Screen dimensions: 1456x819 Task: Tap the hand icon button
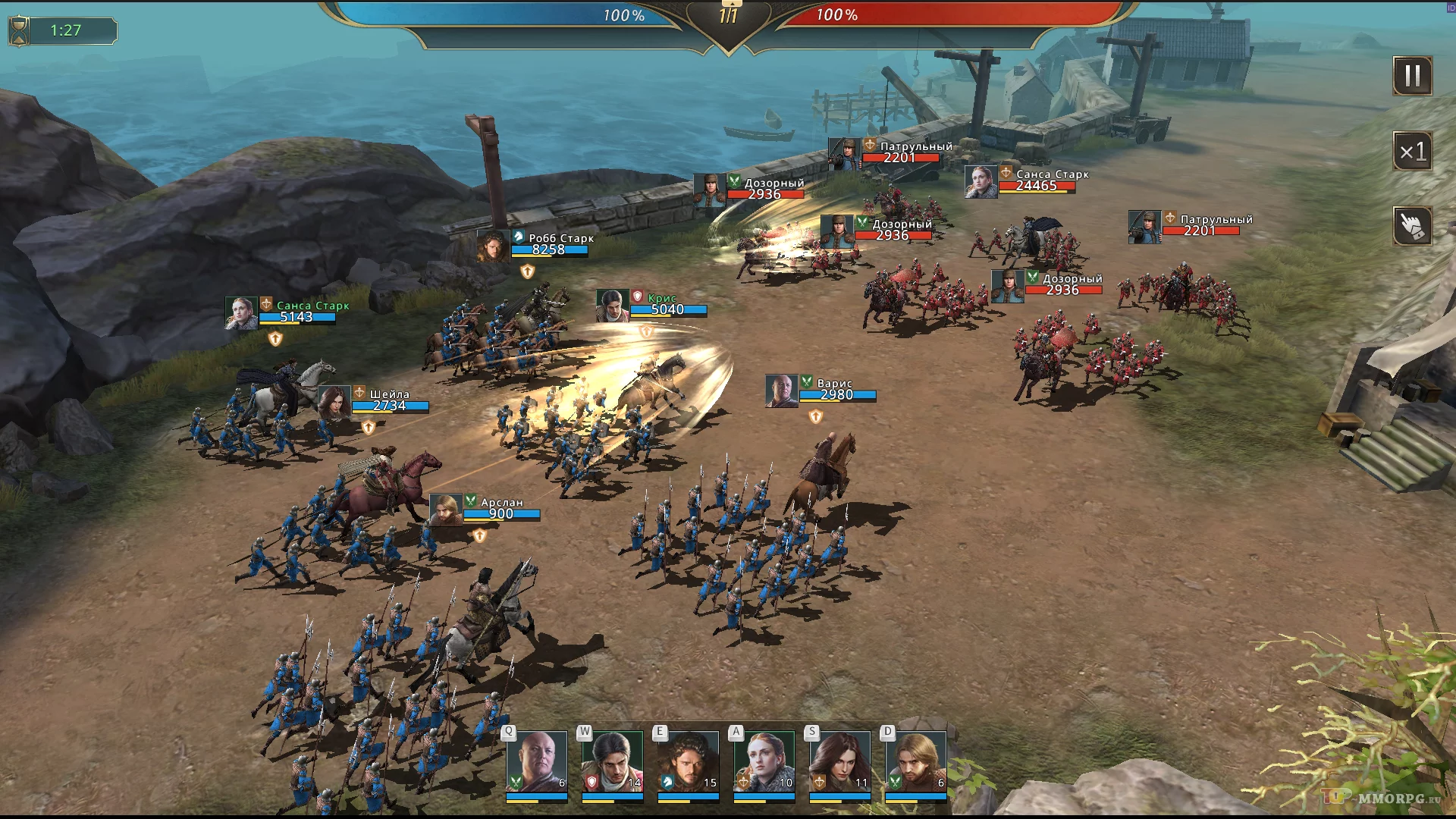click(x=1412, y=226)
